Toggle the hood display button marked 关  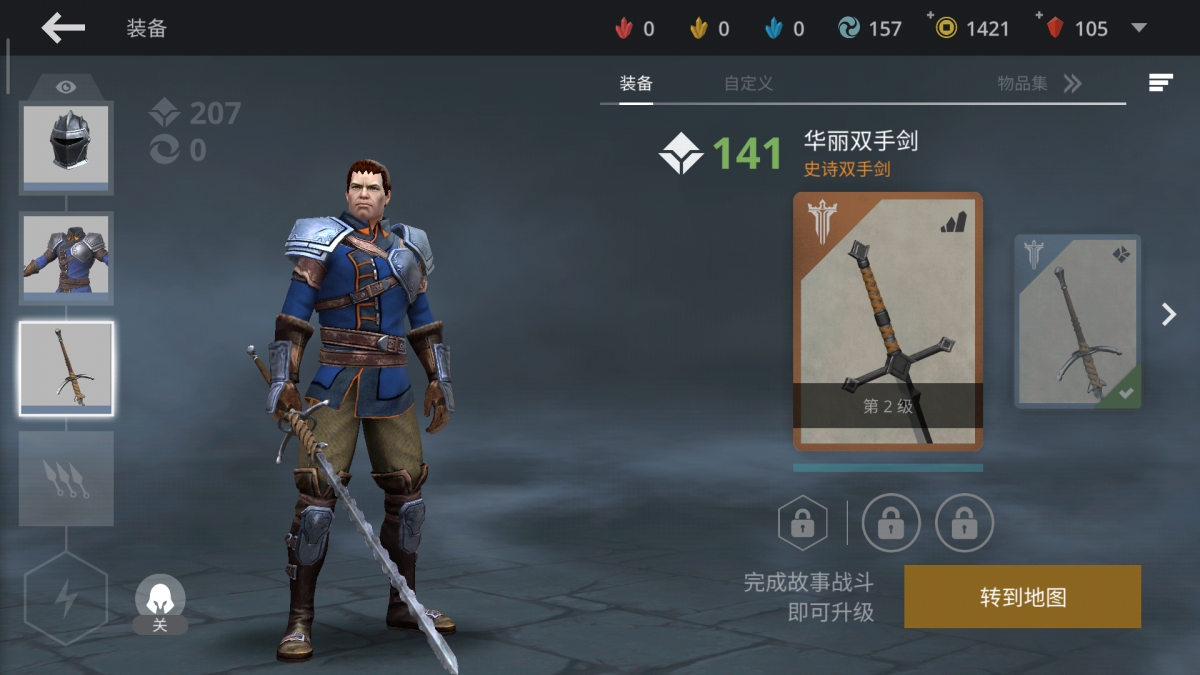click(x=160, y=604)
